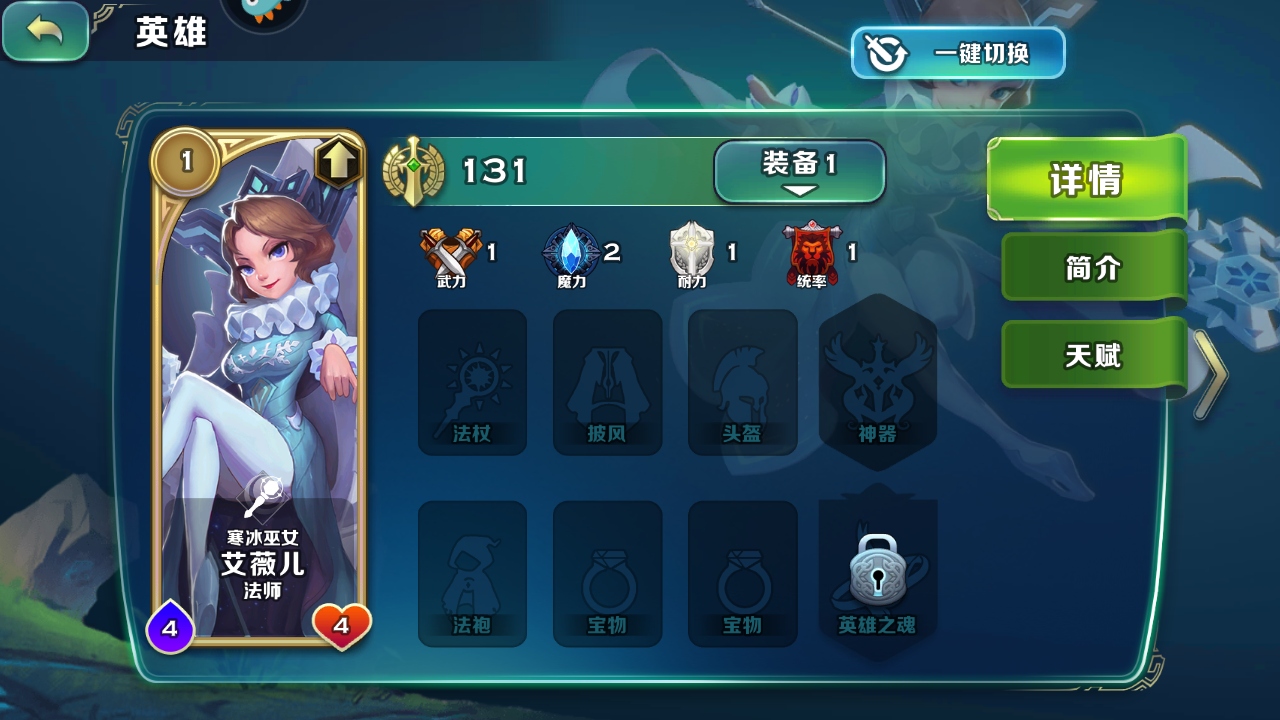Choose the 披风 cloak equipment slot
This screenshot has width=1280, height=720.
[x=607, y=382]
